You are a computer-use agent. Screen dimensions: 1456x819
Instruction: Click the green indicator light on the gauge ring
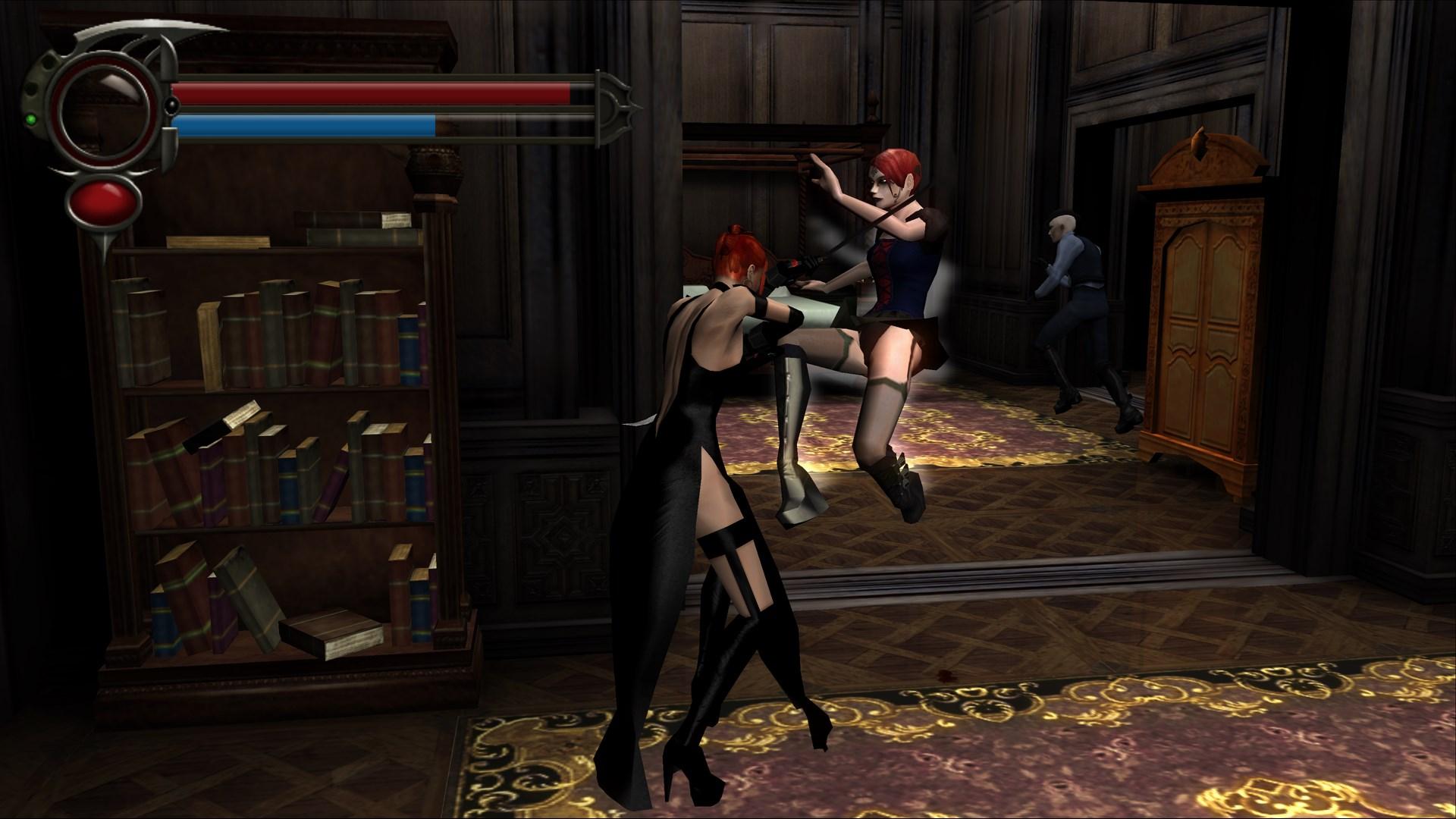click(31, 119)
